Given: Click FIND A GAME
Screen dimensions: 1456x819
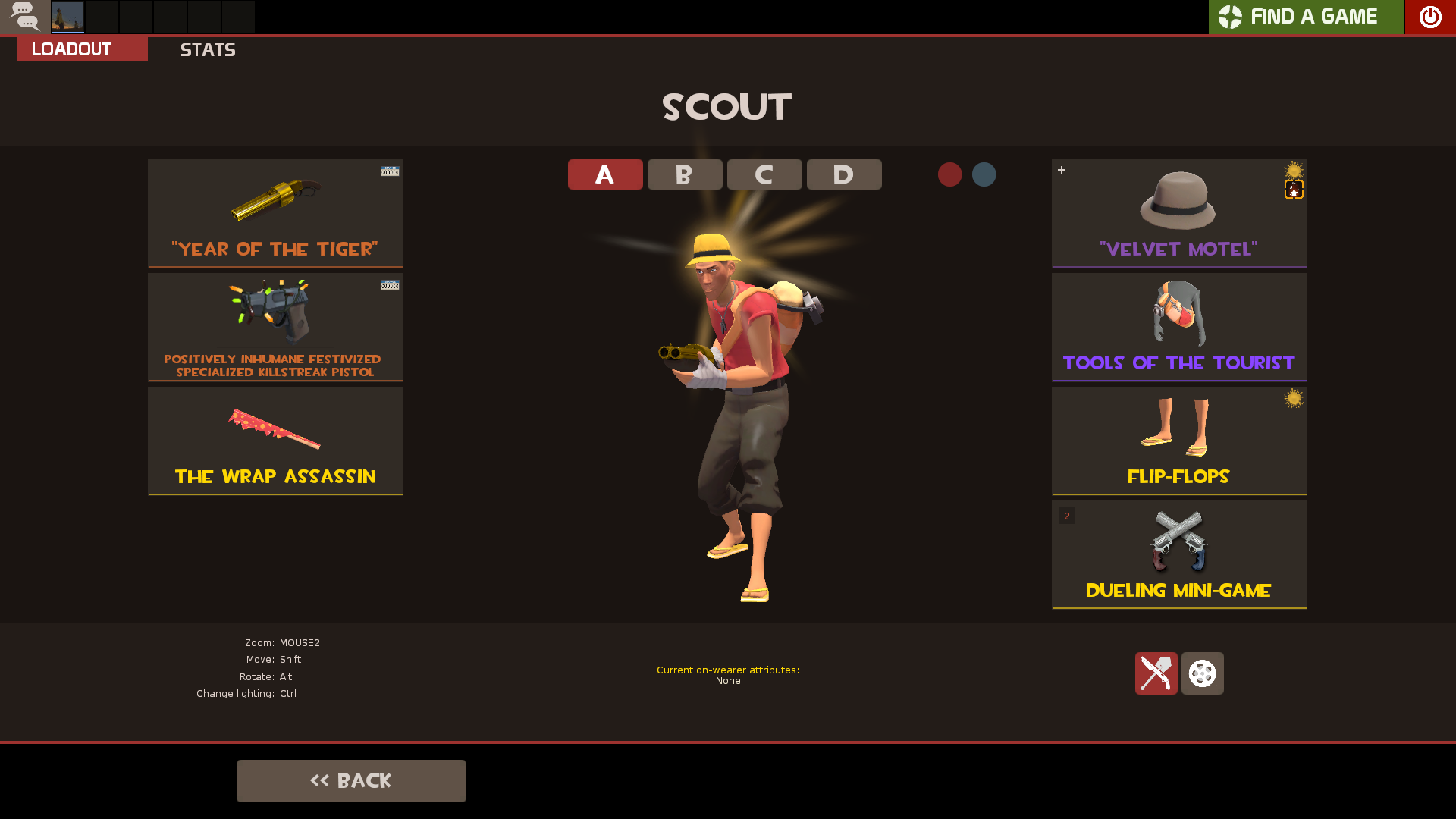Looking at the screenshot, I should click(x=1314, y=16).
